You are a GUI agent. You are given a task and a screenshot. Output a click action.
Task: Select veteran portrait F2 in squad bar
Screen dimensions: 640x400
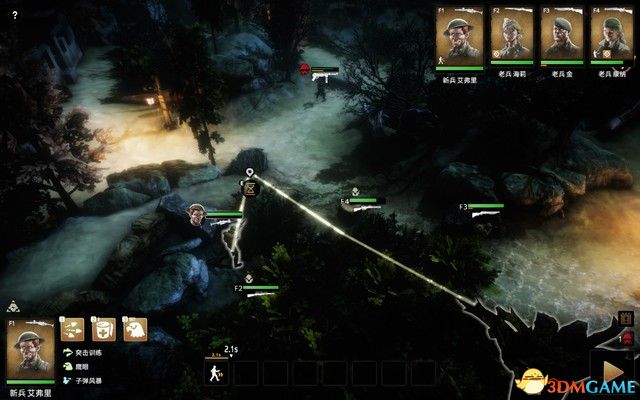tap(511, 38)
